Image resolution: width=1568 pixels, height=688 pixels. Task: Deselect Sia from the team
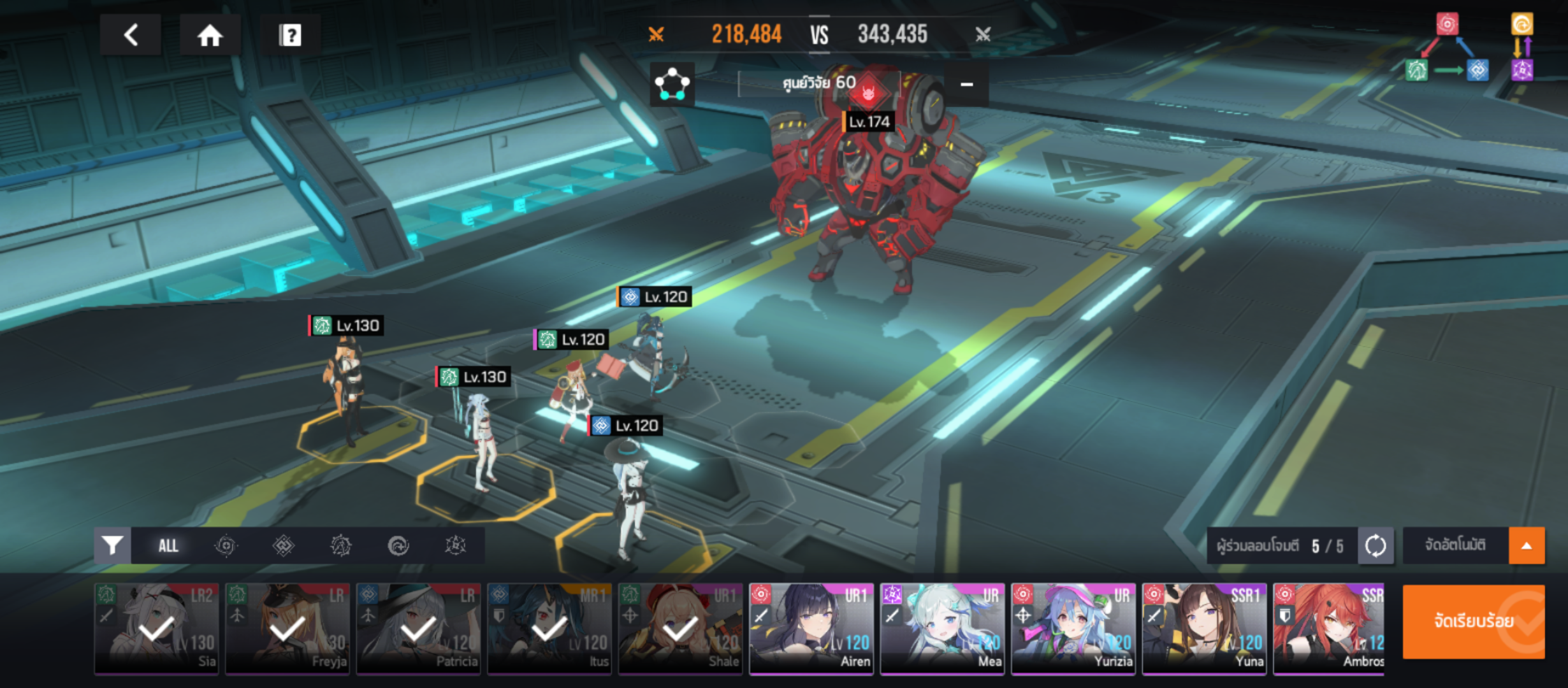[x=157, y=628]
